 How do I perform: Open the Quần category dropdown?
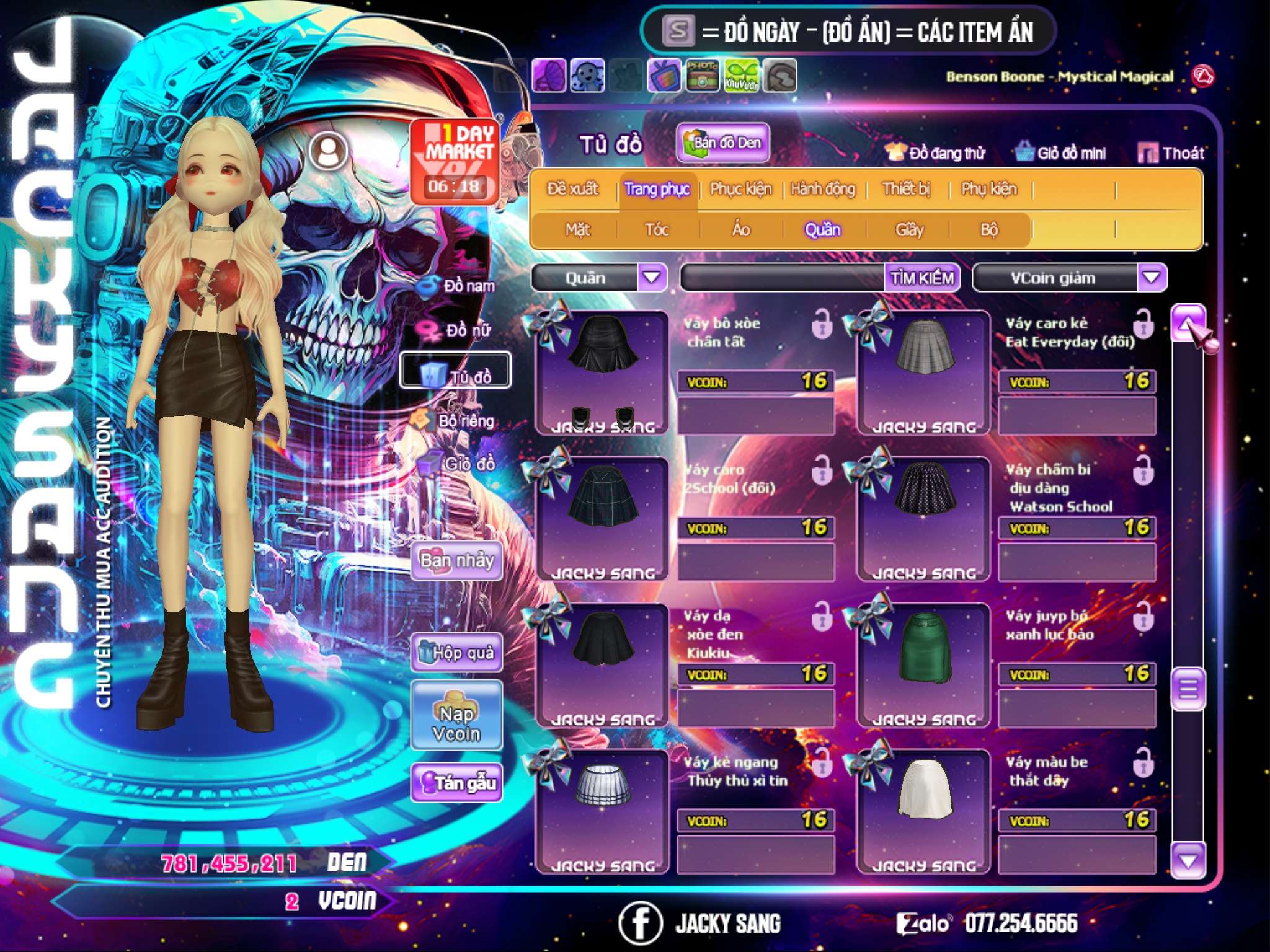(652, 278)
